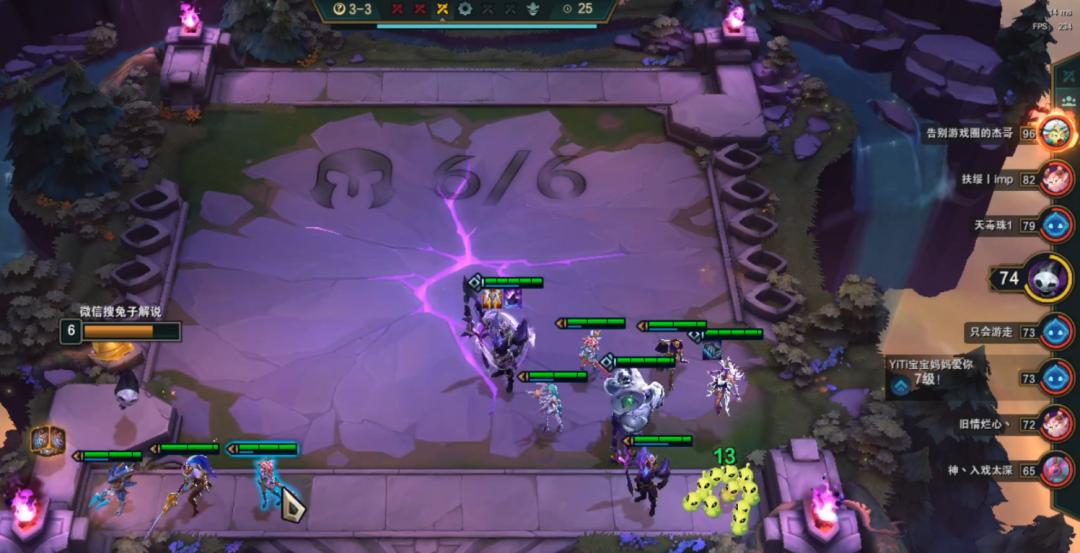Check the gear-shaped round icon in the stage tracker

pyautogui.click(x=465, y=9)
